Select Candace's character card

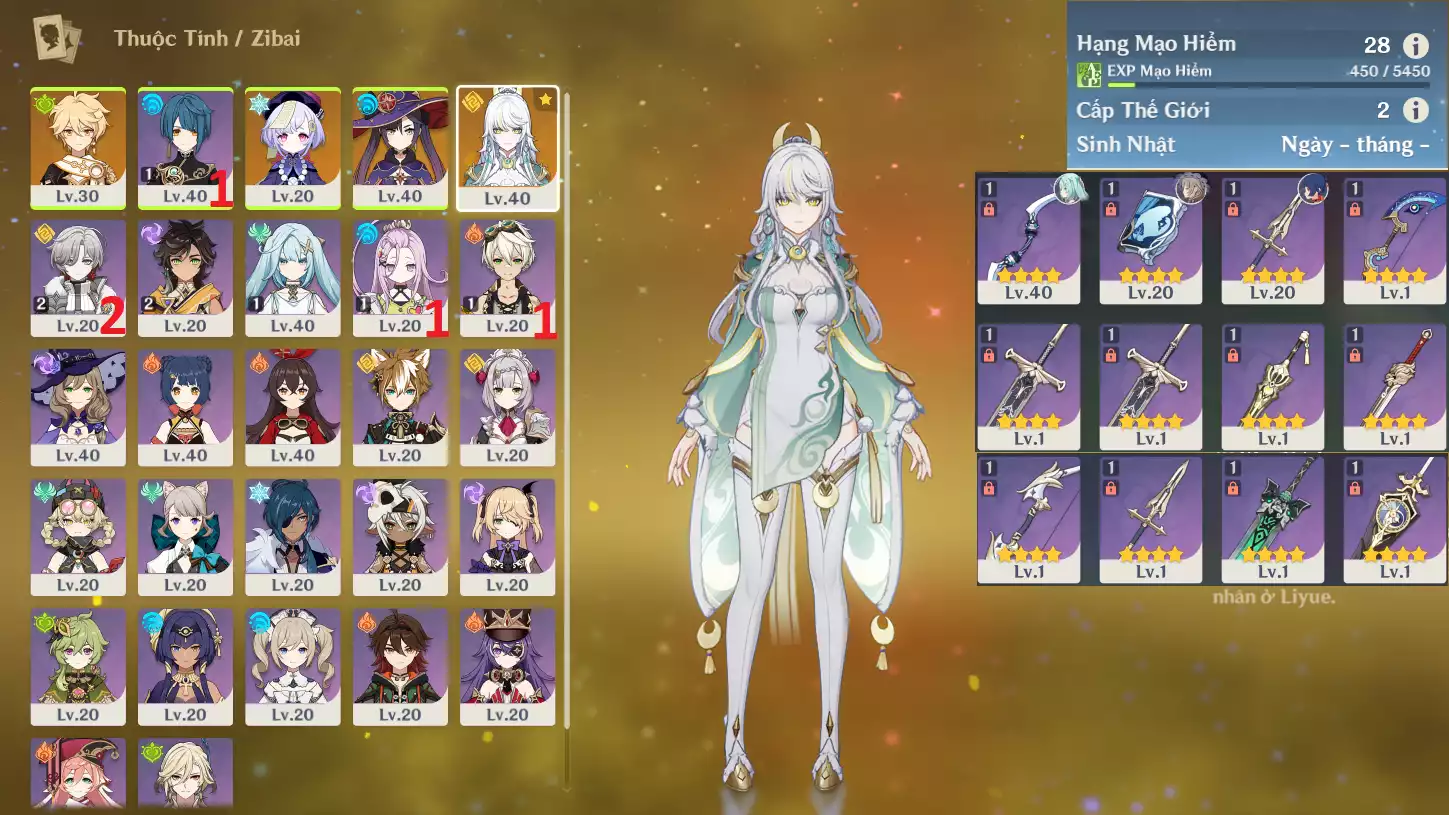pos(185,667)
